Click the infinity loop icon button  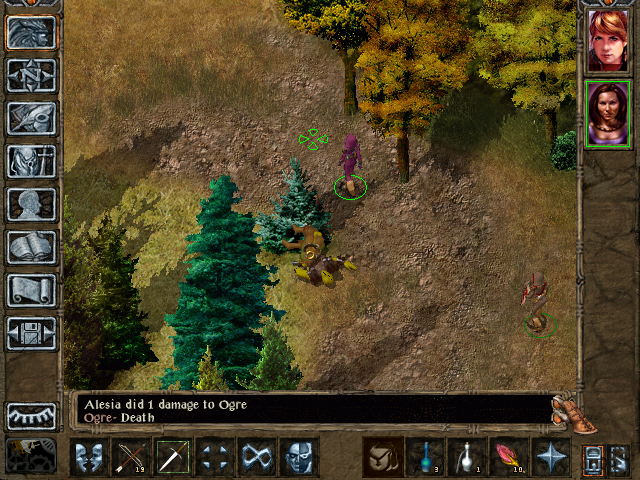[x=257, y=458]
